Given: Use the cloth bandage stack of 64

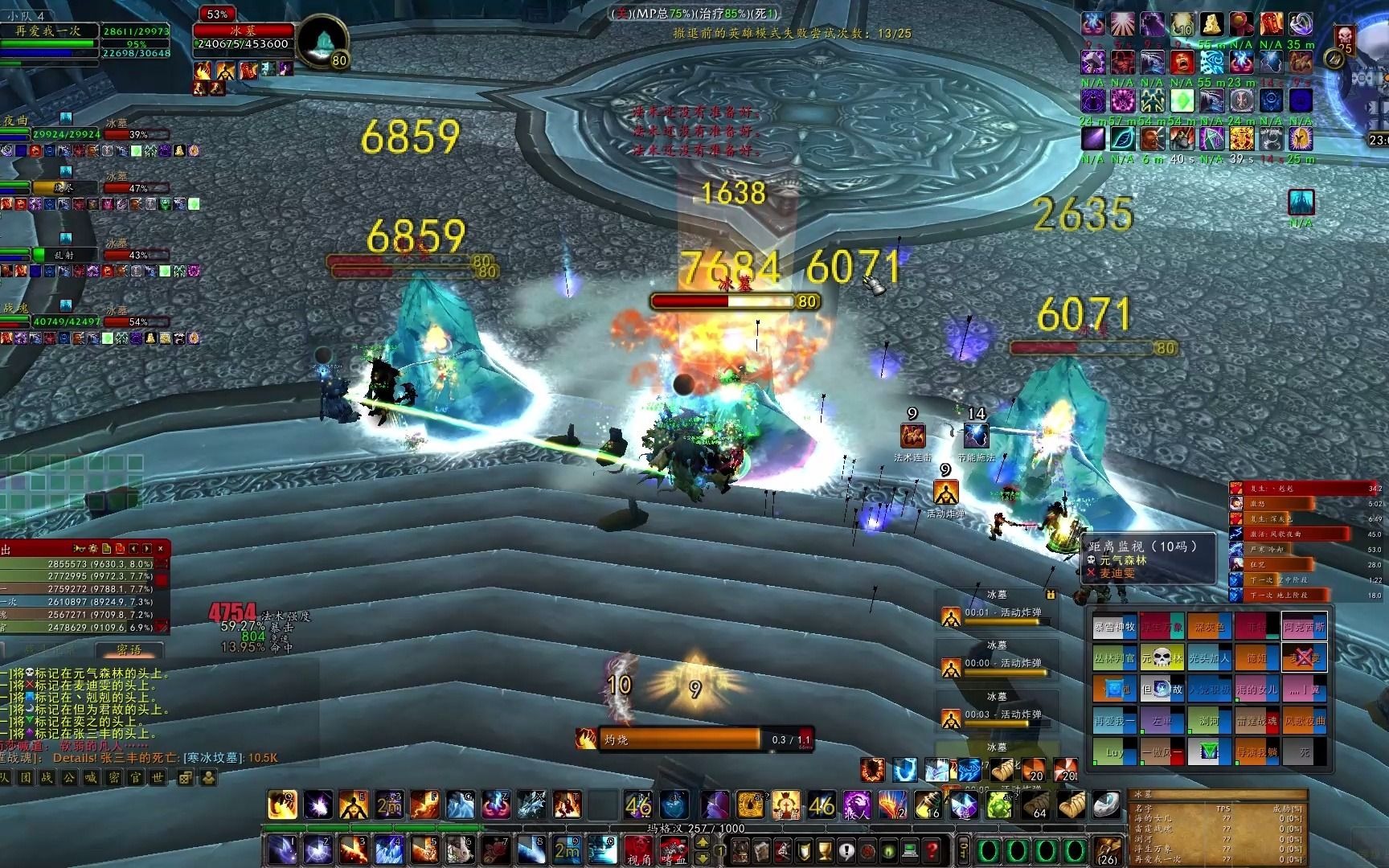Looking at the screenshot, I should tap(1036, 805).
